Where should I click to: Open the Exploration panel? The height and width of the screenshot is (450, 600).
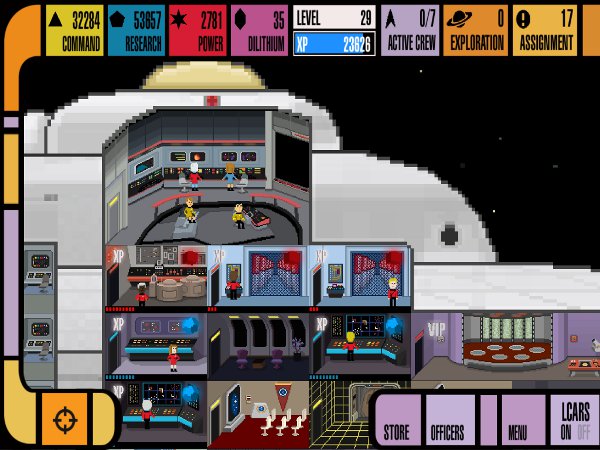(x=476, y=30)
